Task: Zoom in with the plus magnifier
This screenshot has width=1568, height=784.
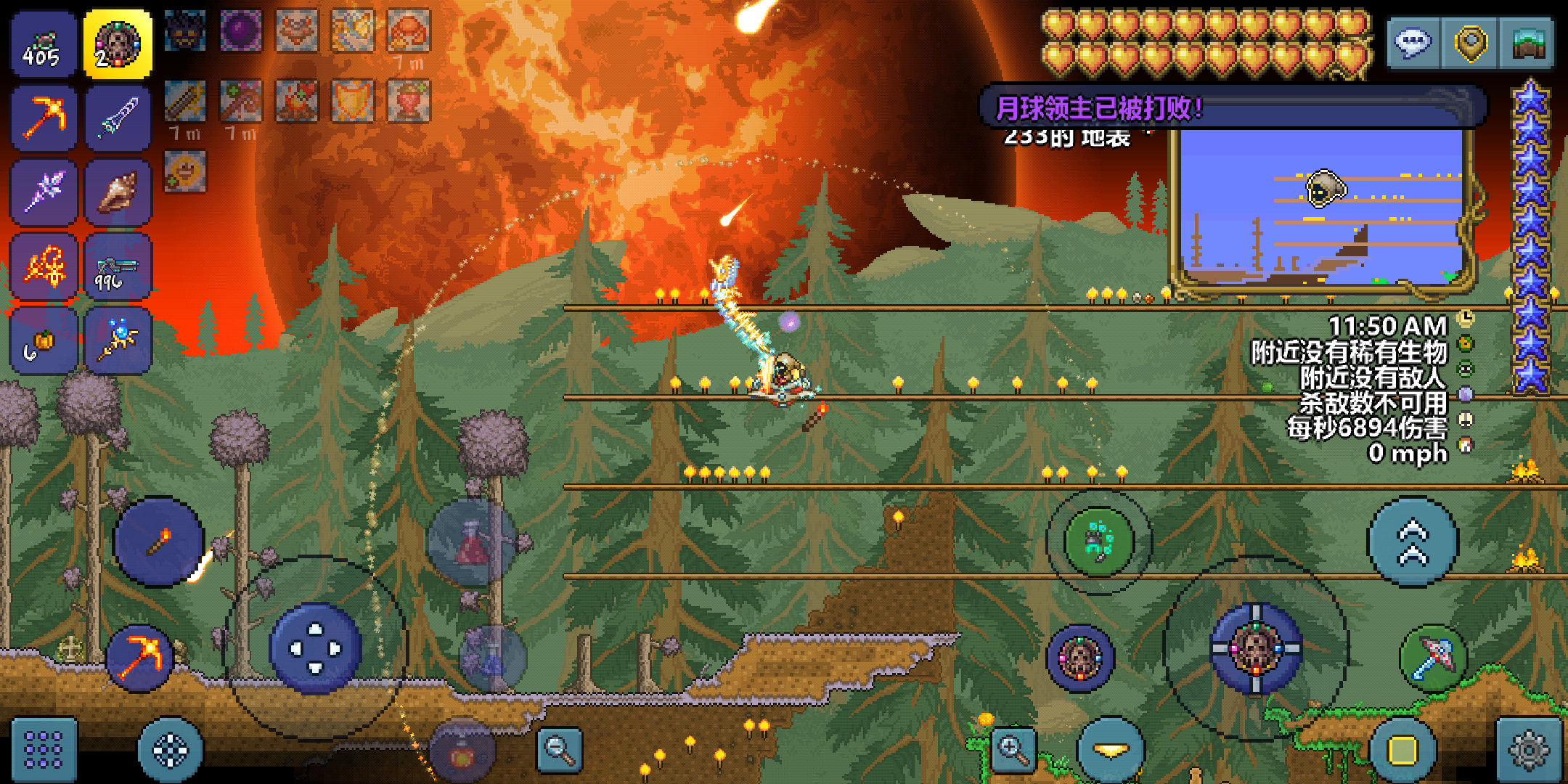Action: (x=1014, y=749)
